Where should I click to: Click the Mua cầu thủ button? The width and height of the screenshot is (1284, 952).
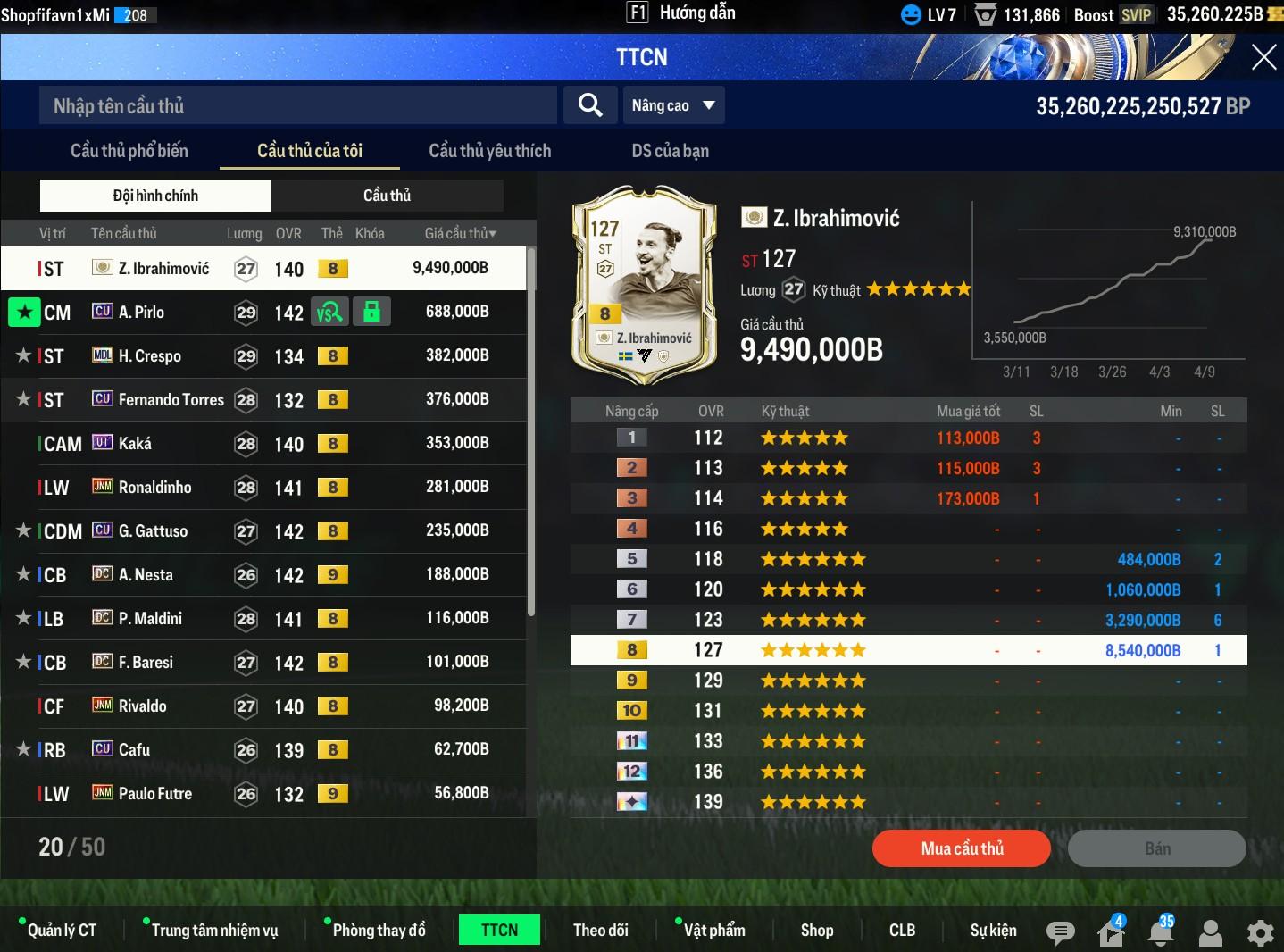(961, 848)
